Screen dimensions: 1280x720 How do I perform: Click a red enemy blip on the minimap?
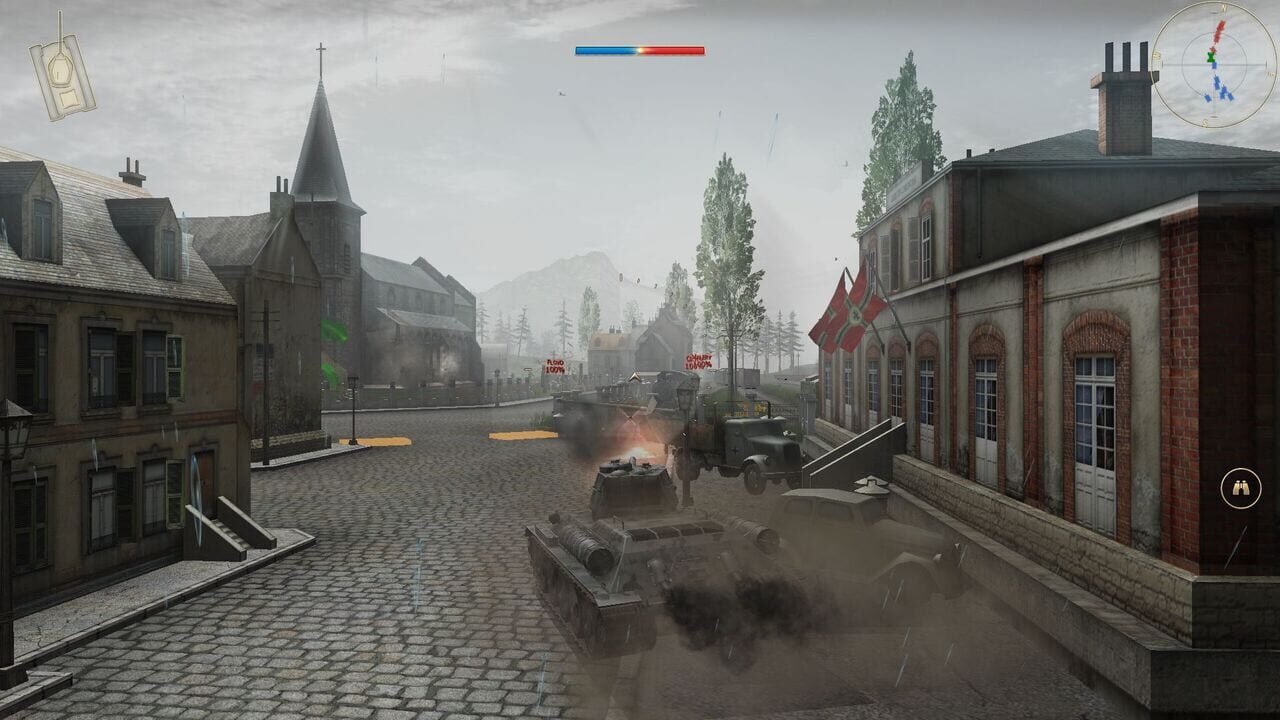pos(1219,31)
